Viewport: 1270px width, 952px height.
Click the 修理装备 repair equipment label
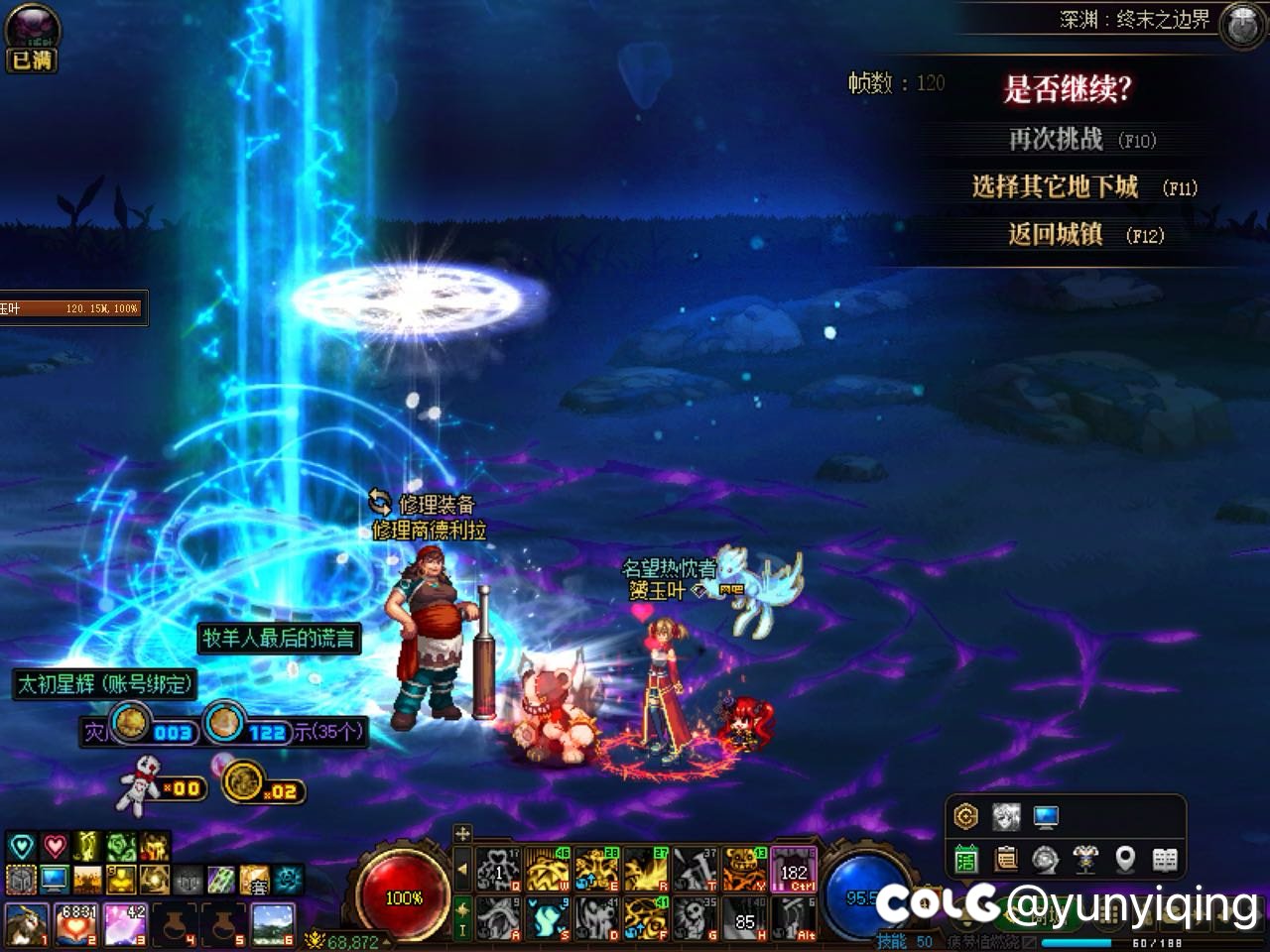[x=437, y=504]
